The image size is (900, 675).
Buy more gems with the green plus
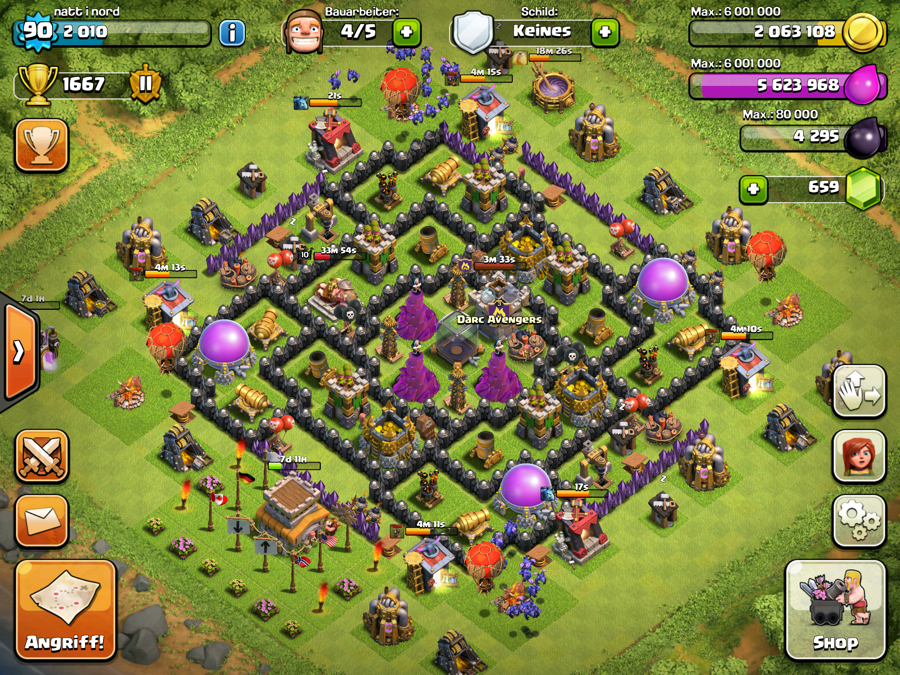(753, 188)
